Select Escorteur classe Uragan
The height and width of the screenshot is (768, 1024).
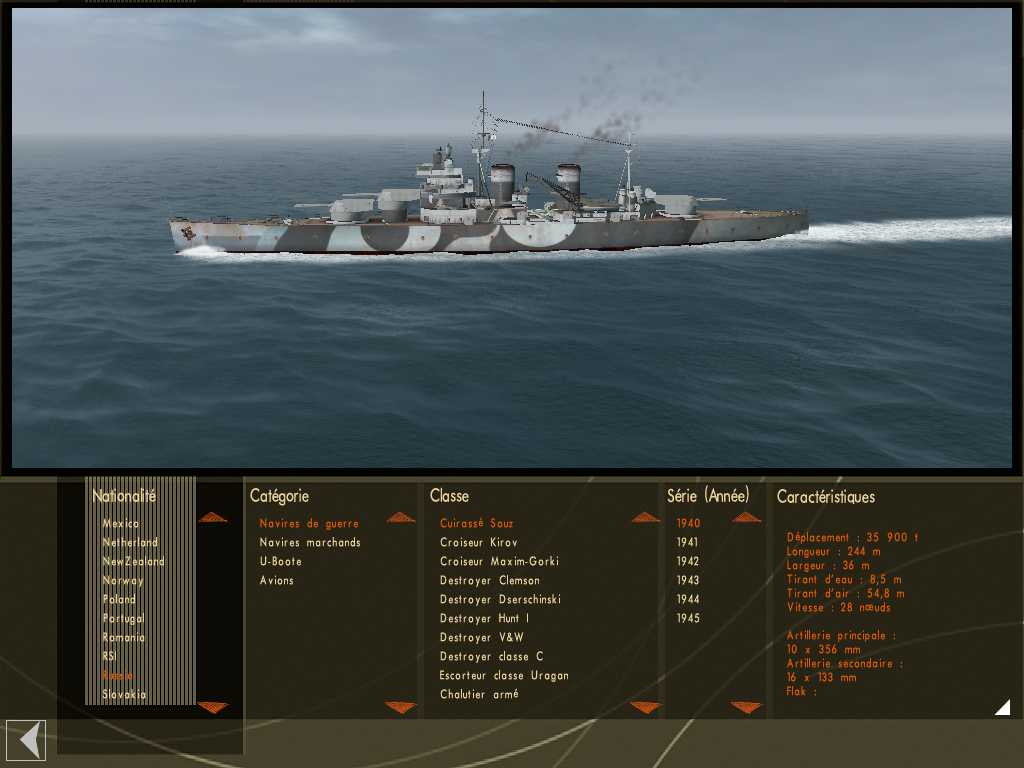(x=504, y=676)
